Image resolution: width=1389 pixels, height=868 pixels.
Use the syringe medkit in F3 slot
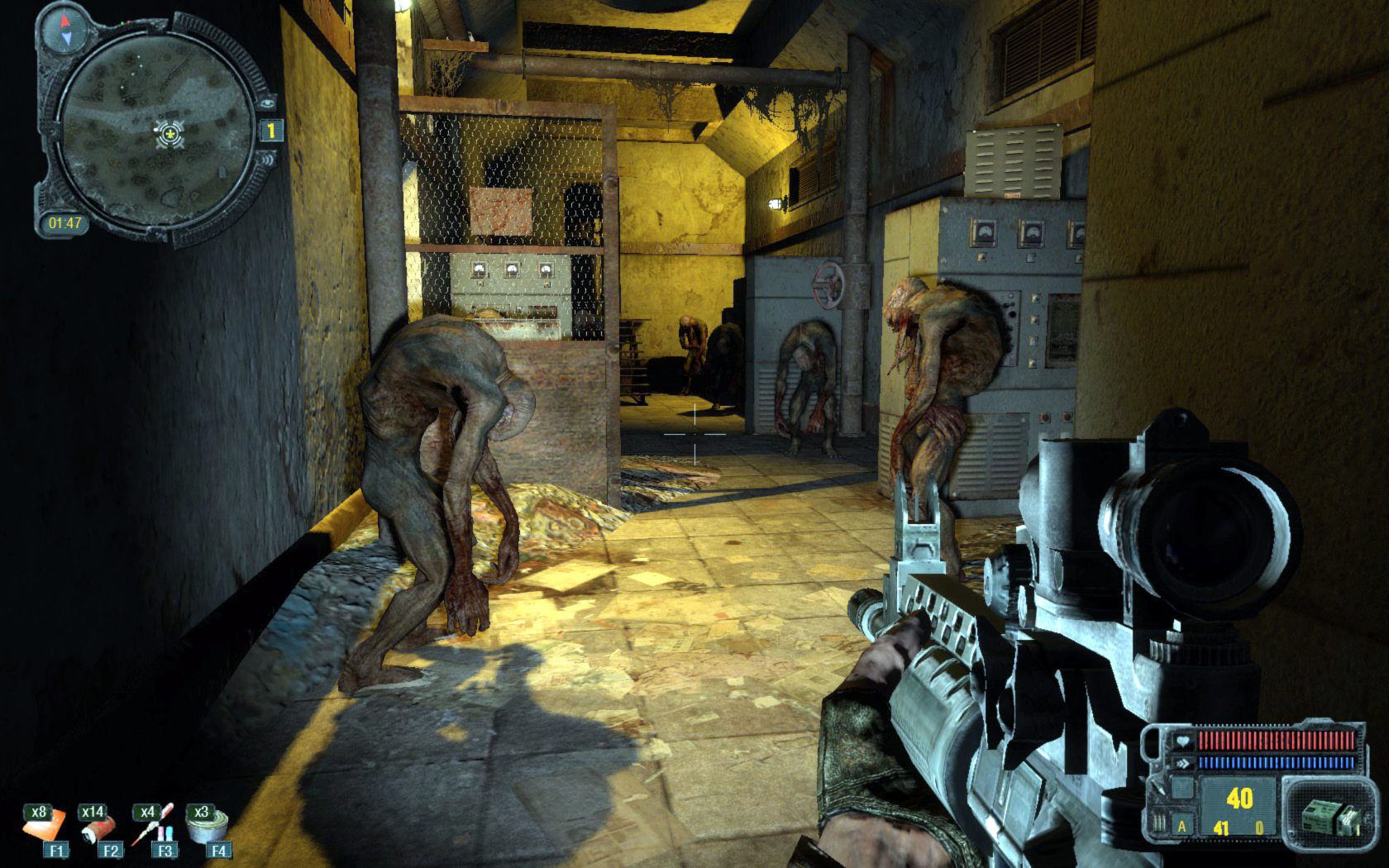click(152, 828)
